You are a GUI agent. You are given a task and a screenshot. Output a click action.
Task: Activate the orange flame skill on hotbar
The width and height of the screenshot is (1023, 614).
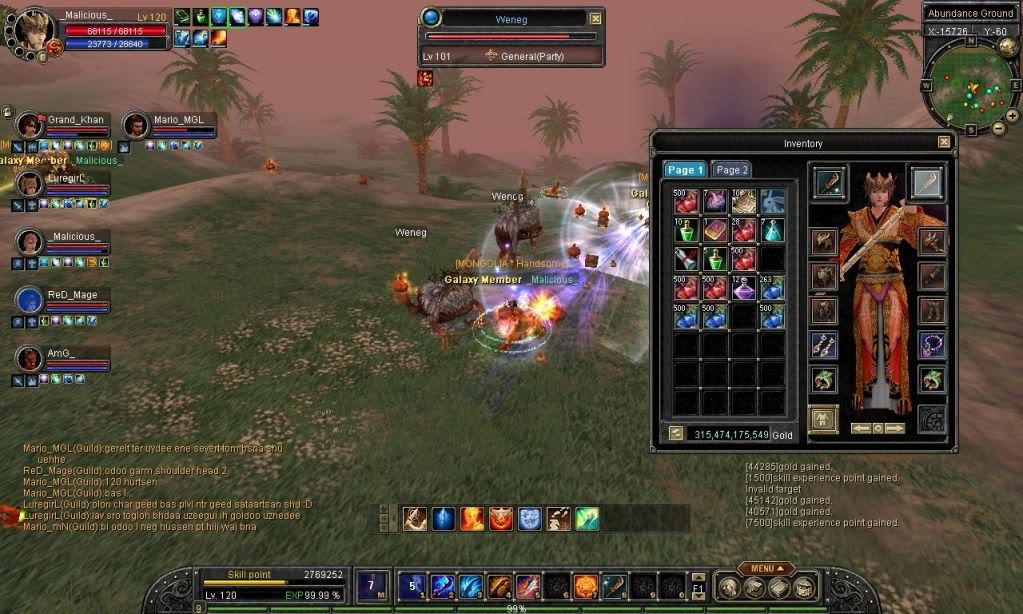585,586
